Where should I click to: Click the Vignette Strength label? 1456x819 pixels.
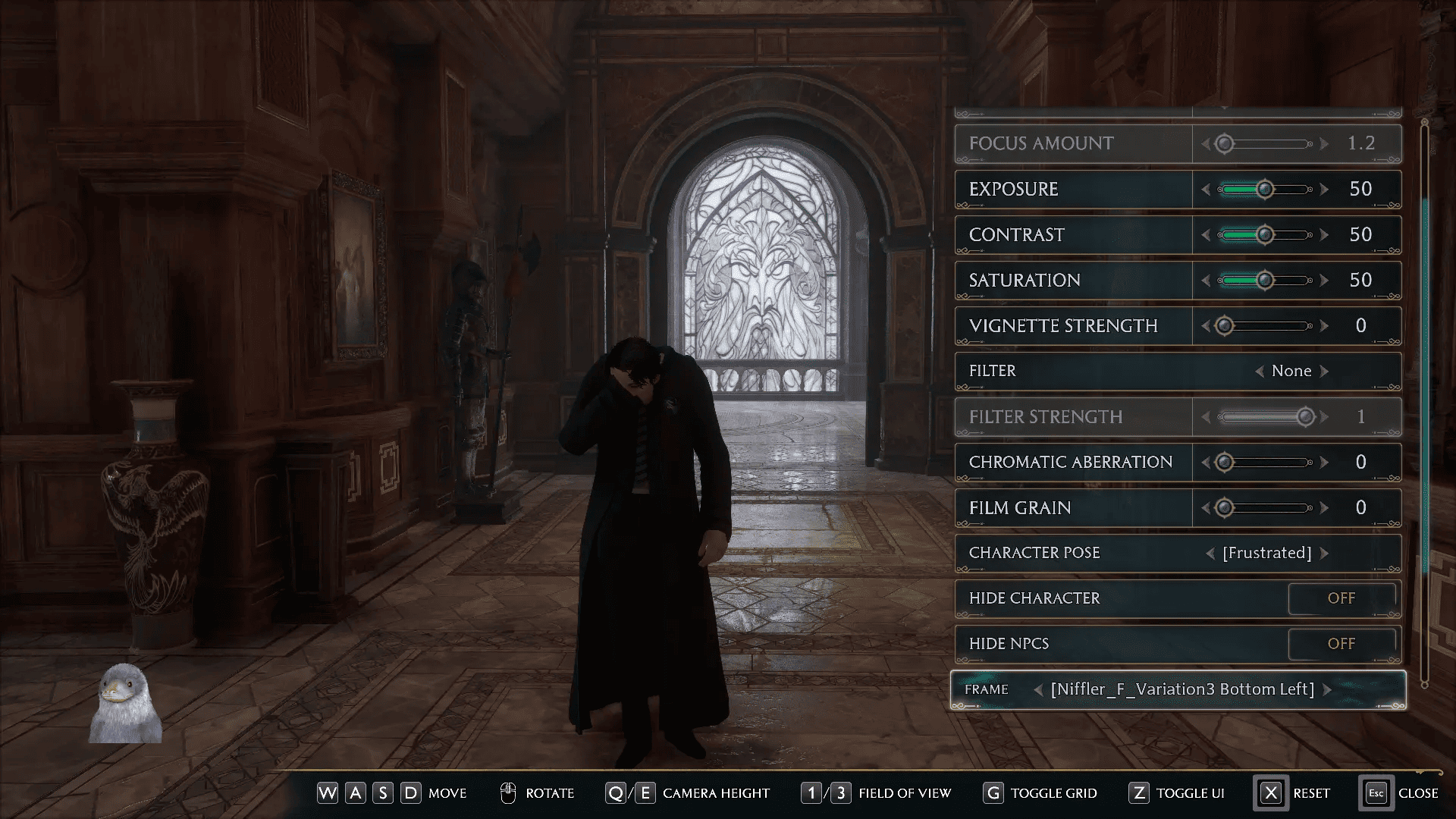click(x=1062, y=325)
